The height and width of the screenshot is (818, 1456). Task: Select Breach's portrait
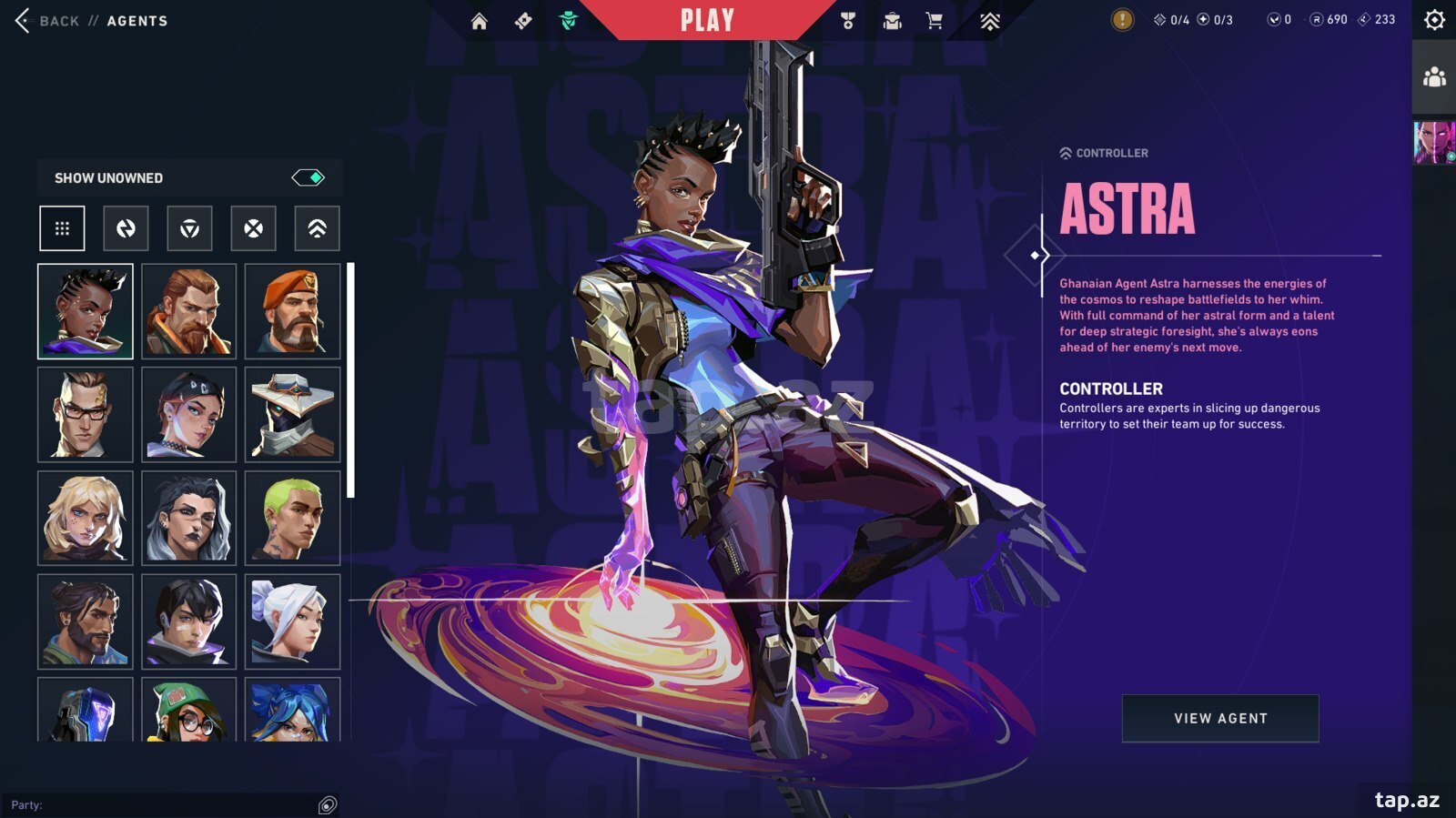[189, 311]
